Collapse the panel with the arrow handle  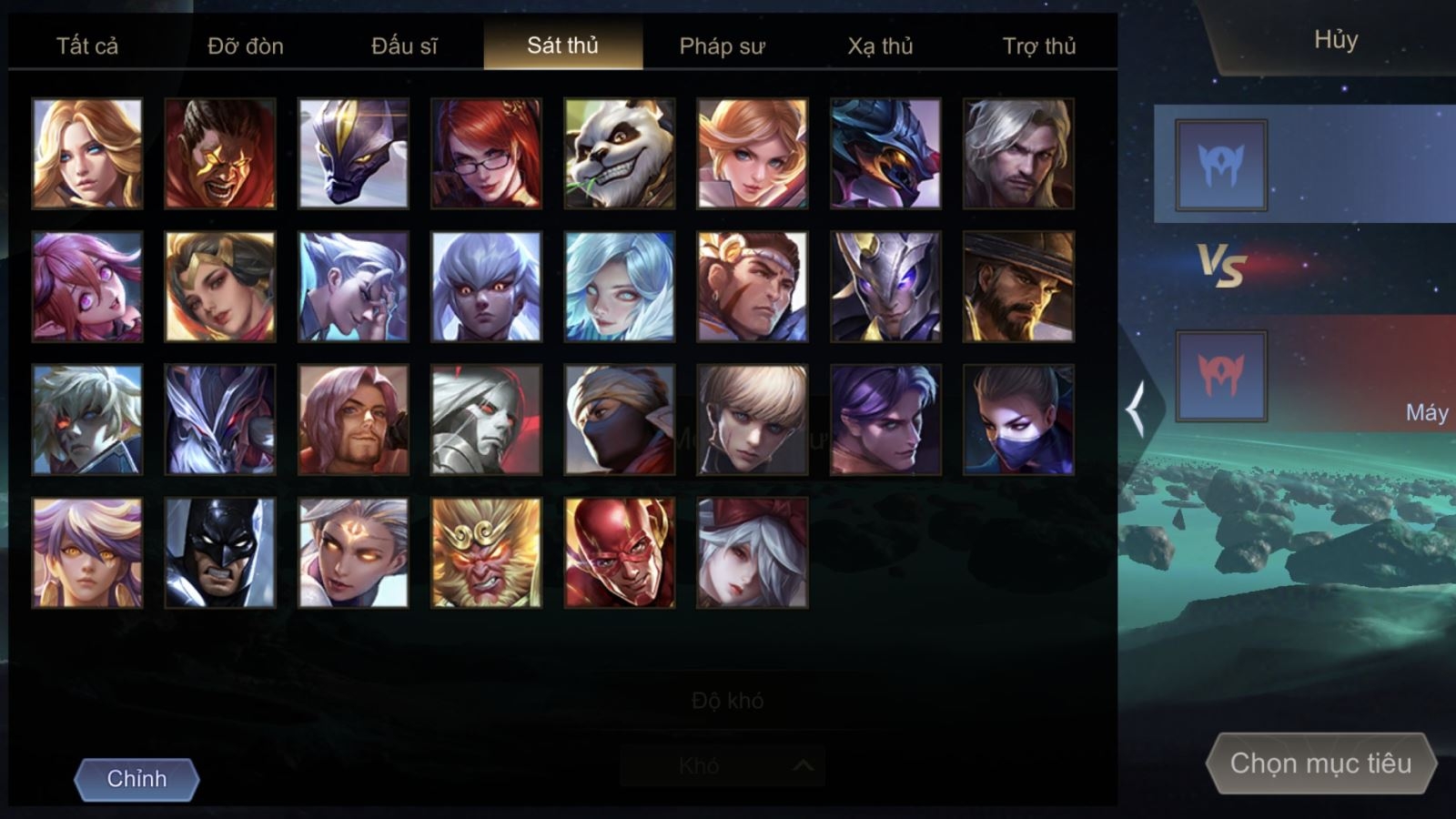(1137, 409)
